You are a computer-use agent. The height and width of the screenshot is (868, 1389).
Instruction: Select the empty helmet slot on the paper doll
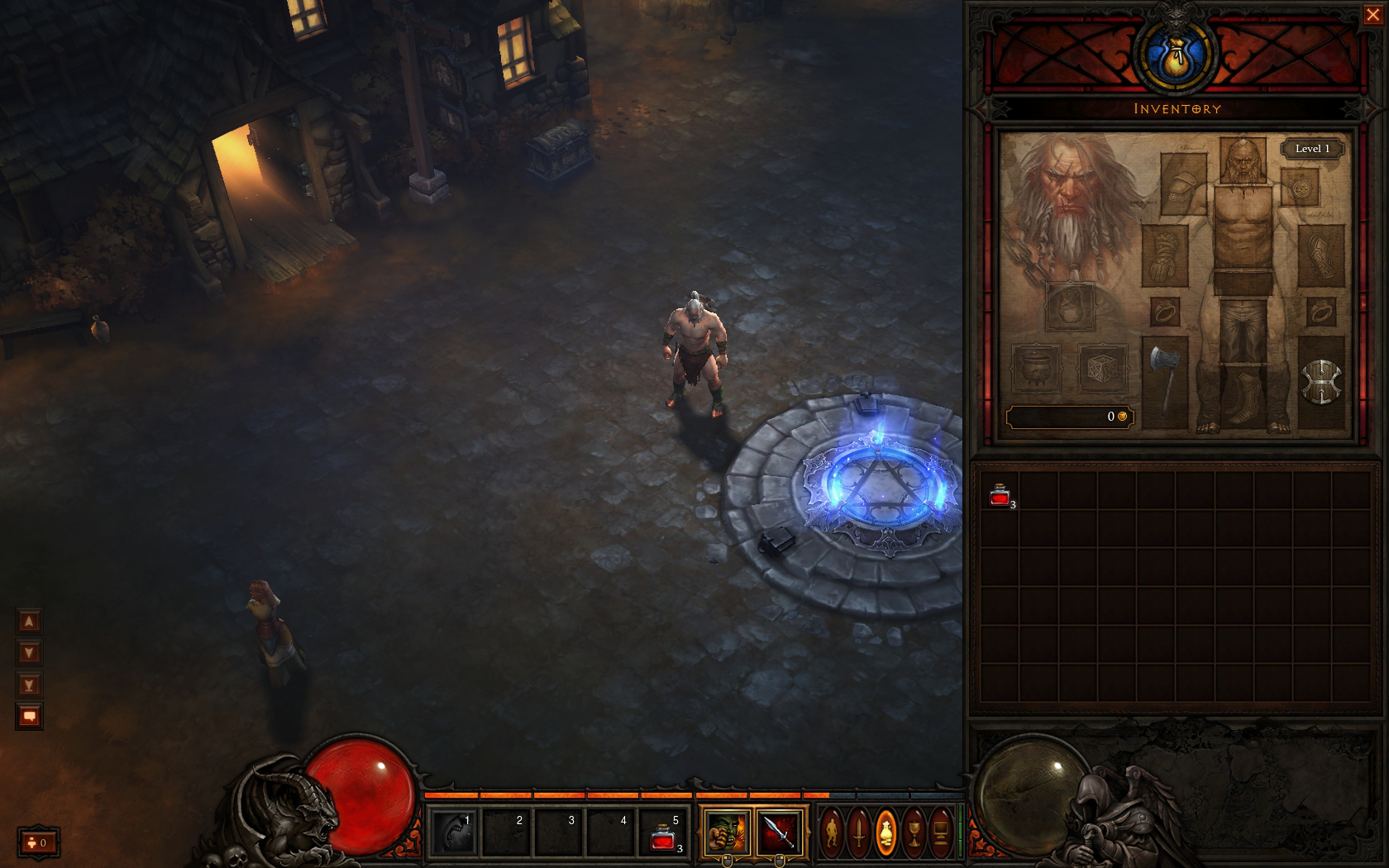point(1242,161)
